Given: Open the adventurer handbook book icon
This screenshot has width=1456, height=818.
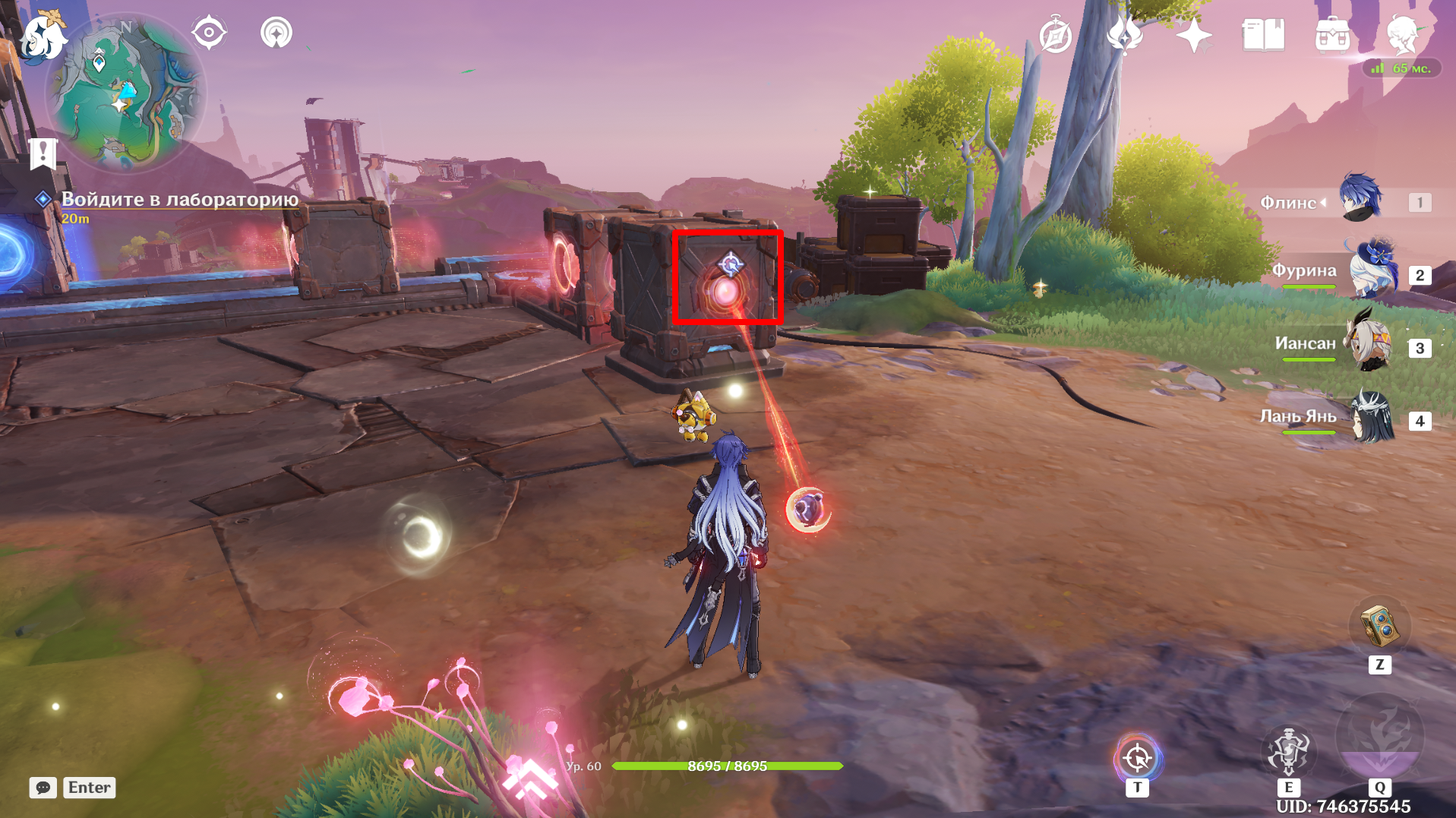Looking at the screenshot, I should pos(1263,36).
